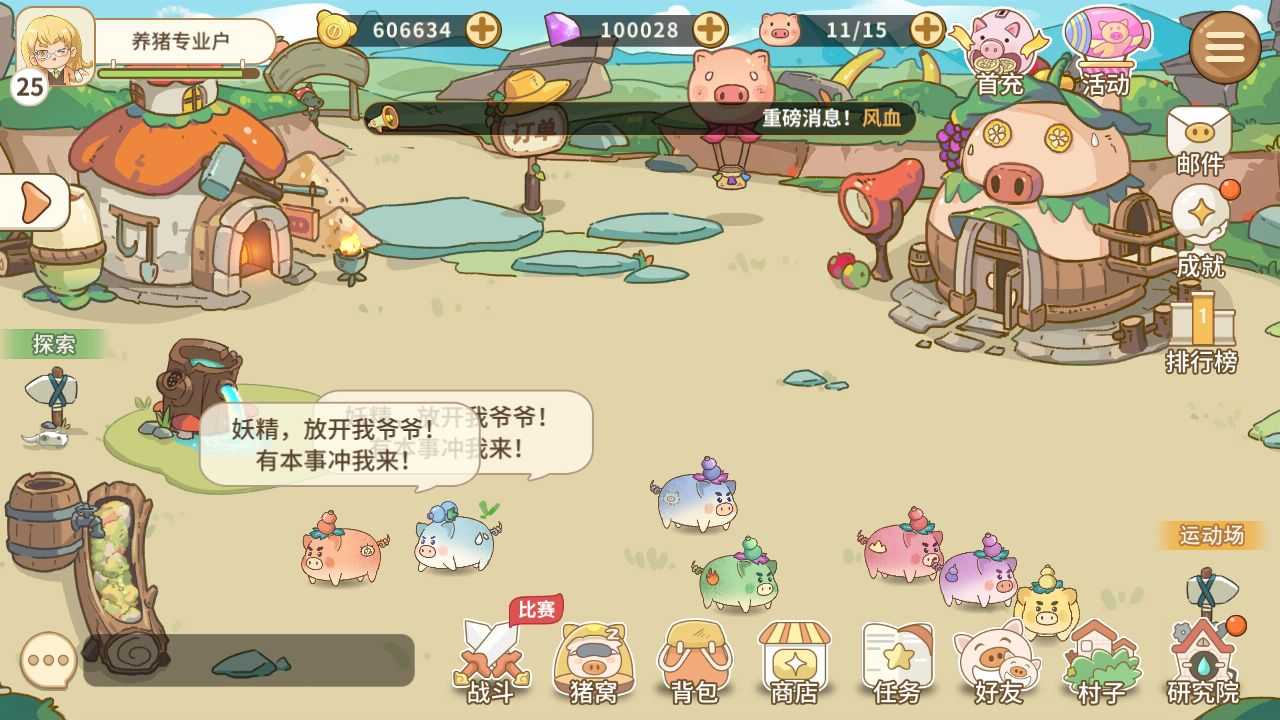Image resolution: width=1280 pixels, height=720 pixels.
Task: Open the 战斗 battle icon
Action: tap(493, 662)
